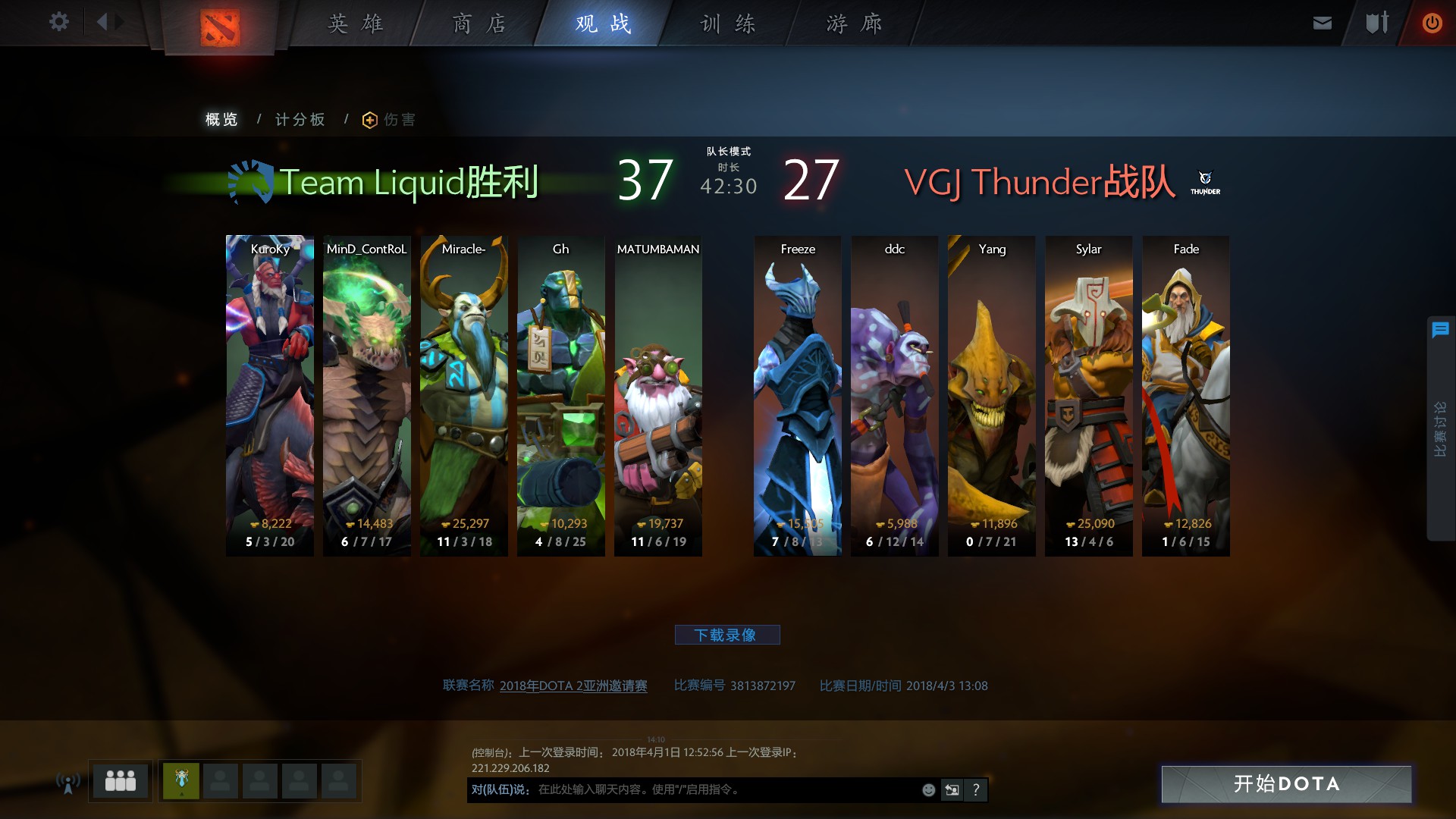Select the party members icon

tap(121, 780)
